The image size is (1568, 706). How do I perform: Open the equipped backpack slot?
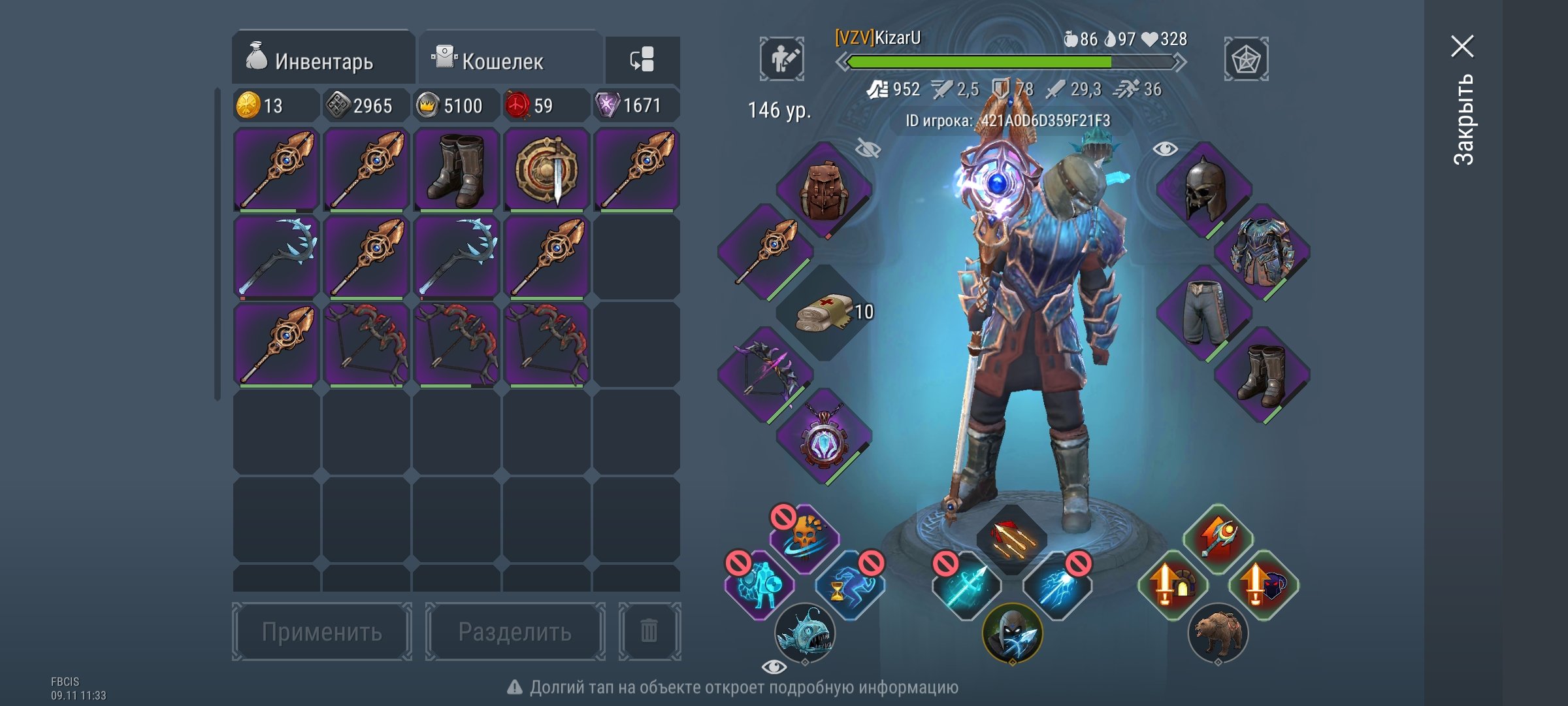point(824,190)
